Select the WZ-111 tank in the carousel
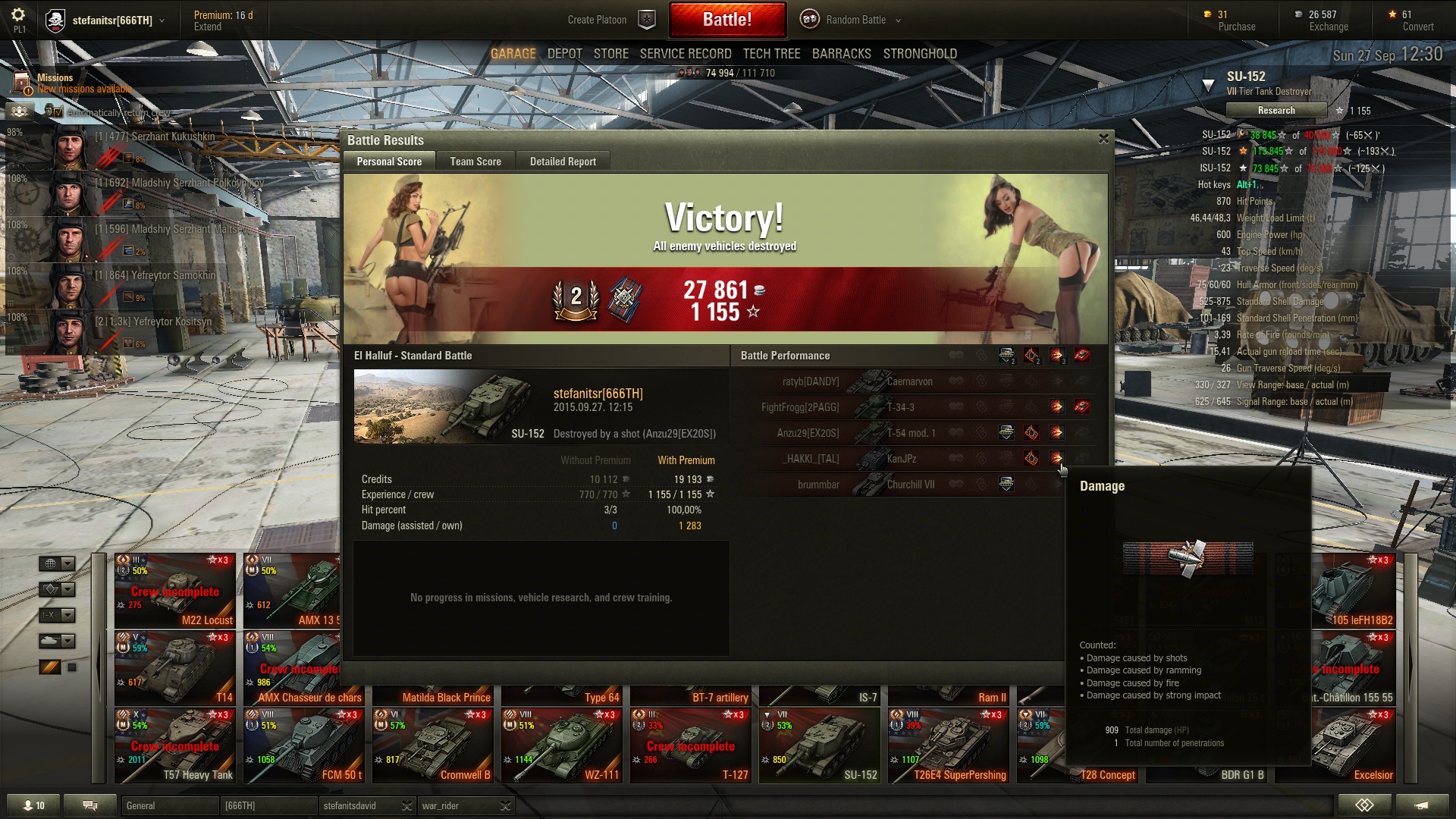The width and height of the screenshot is (1456, 819). (562, 745)
